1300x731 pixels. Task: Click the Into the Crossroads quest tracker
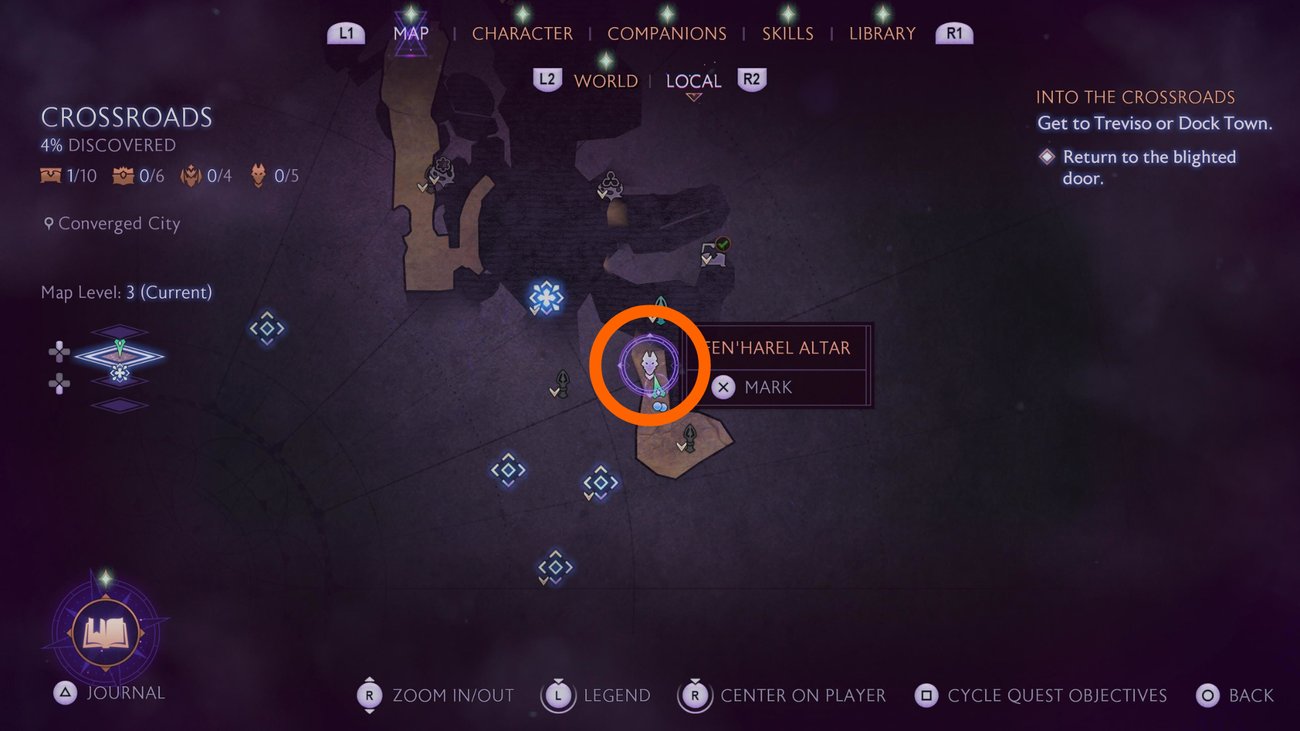click(1135, 97)
